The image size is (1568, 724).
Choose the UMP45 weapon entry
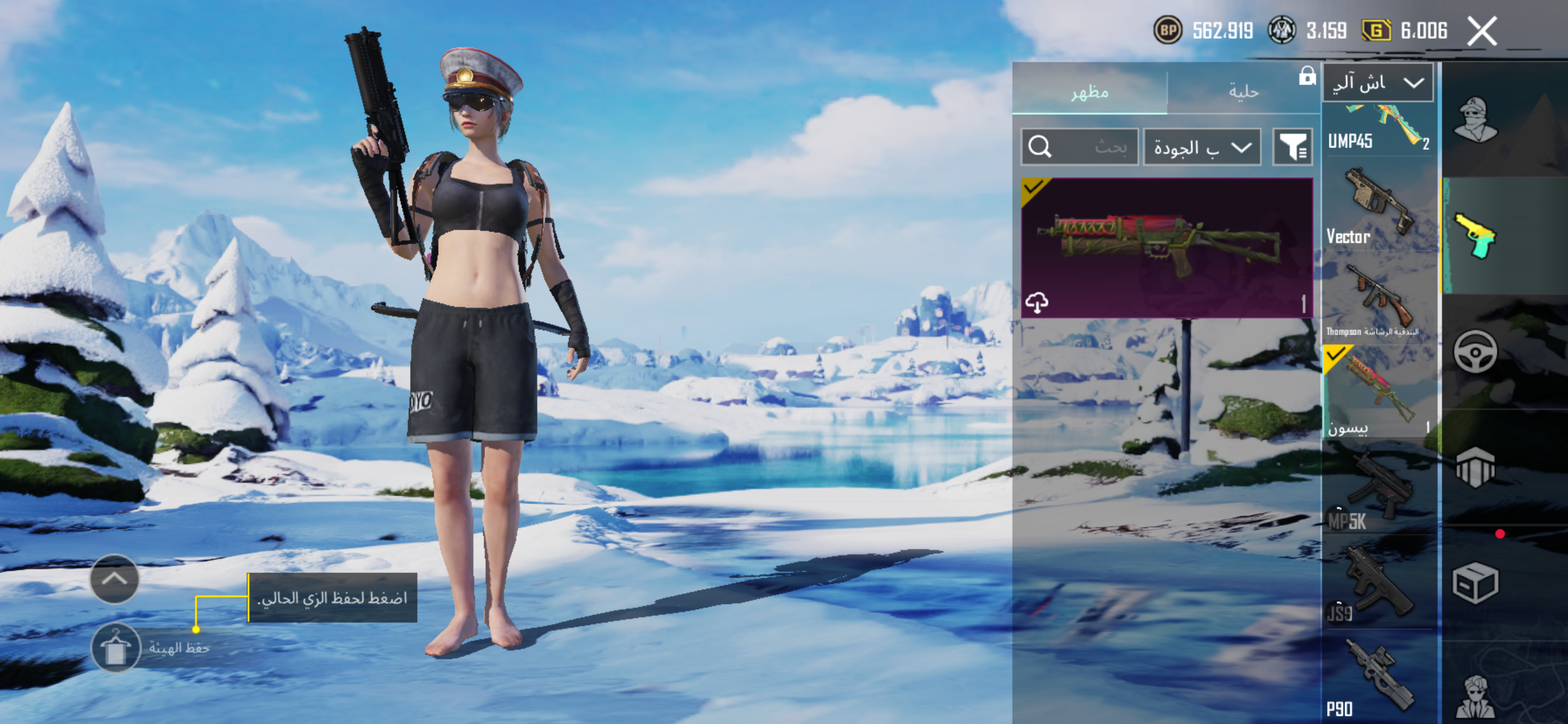click(x=1378, y=129)
